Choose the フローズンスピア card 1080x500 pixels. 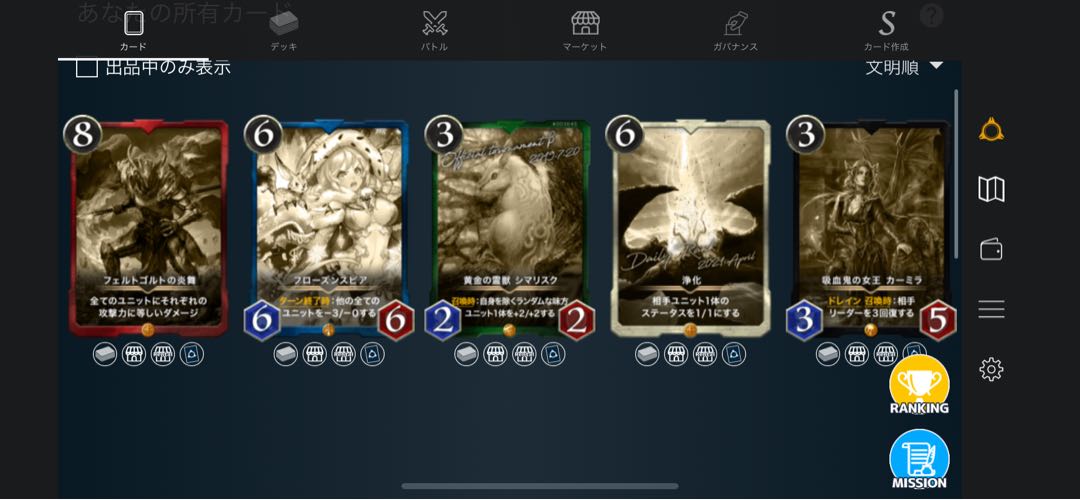tap(329, 228)
